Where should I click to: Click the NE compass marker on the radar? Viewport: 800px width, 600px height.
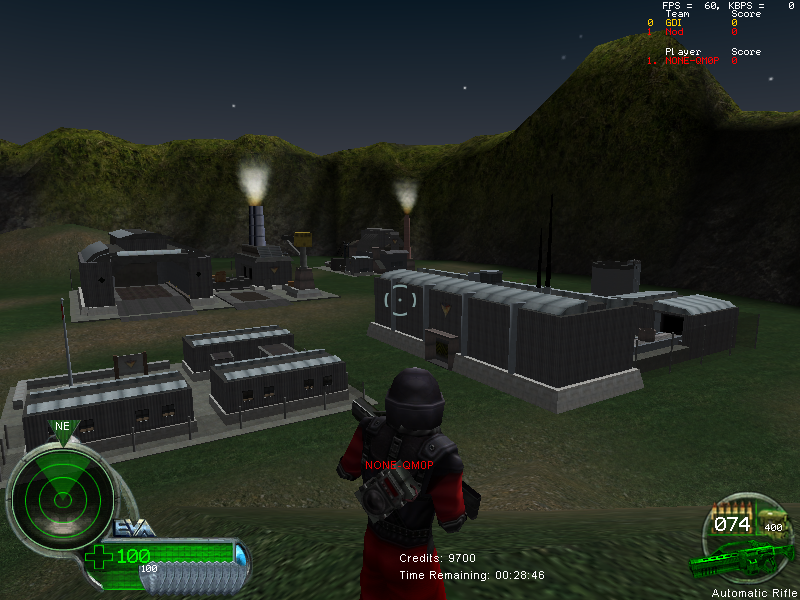62,427
